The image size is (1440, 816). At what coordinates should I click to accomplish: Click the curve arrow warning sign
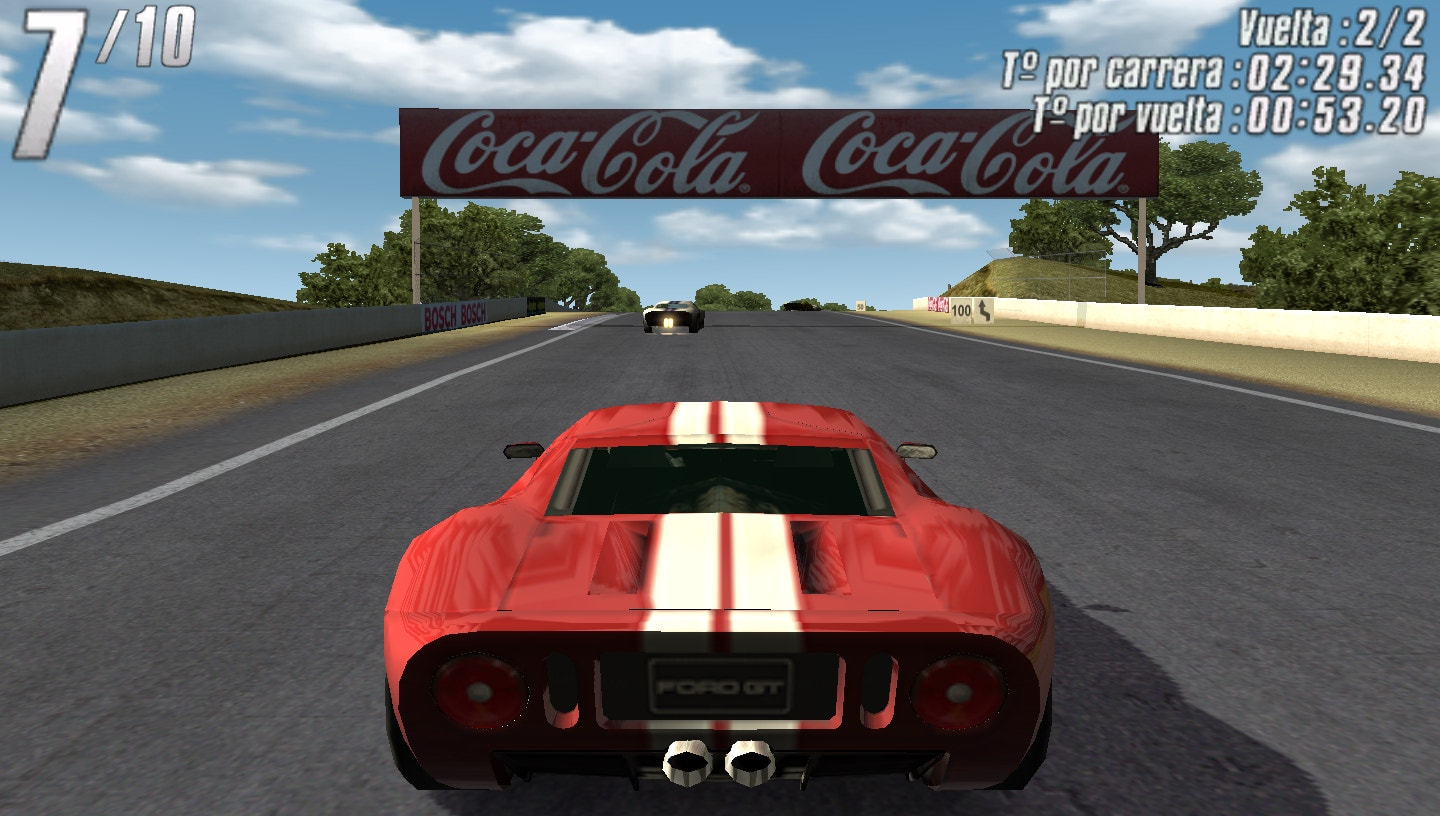(x=984, y=310)
